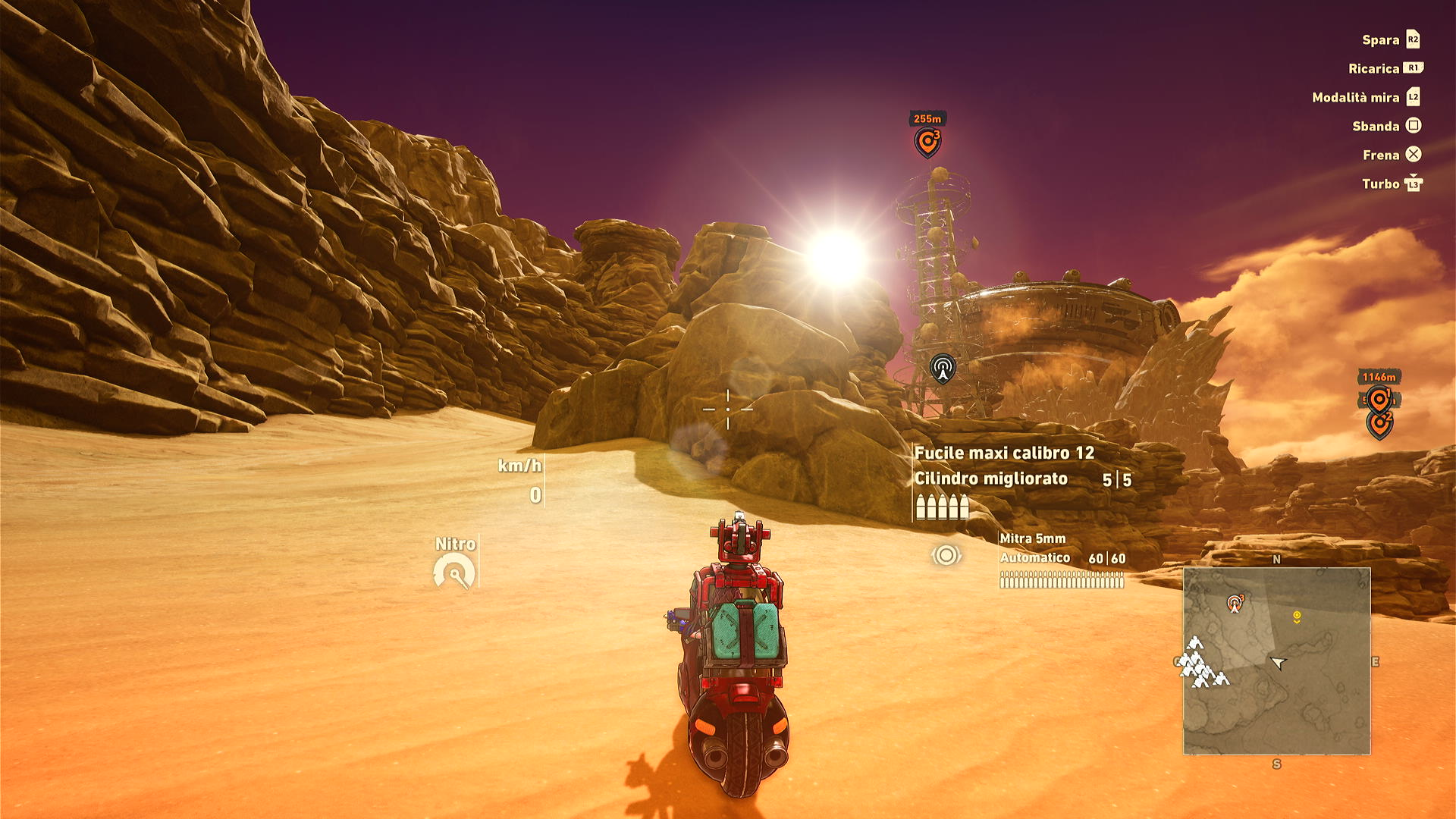1456x819 pixels.
Task: Click the radio tower waypoint icon
Action: click(943, 369)
